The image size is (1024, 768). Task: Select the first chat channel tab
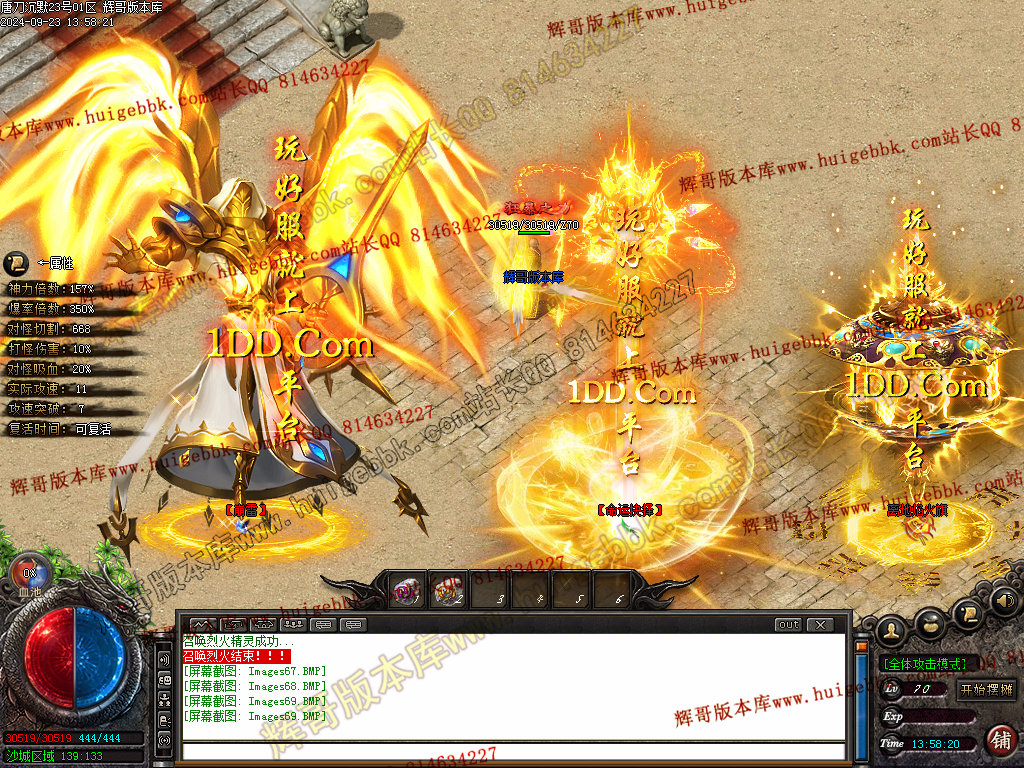(x=203, y=625)
